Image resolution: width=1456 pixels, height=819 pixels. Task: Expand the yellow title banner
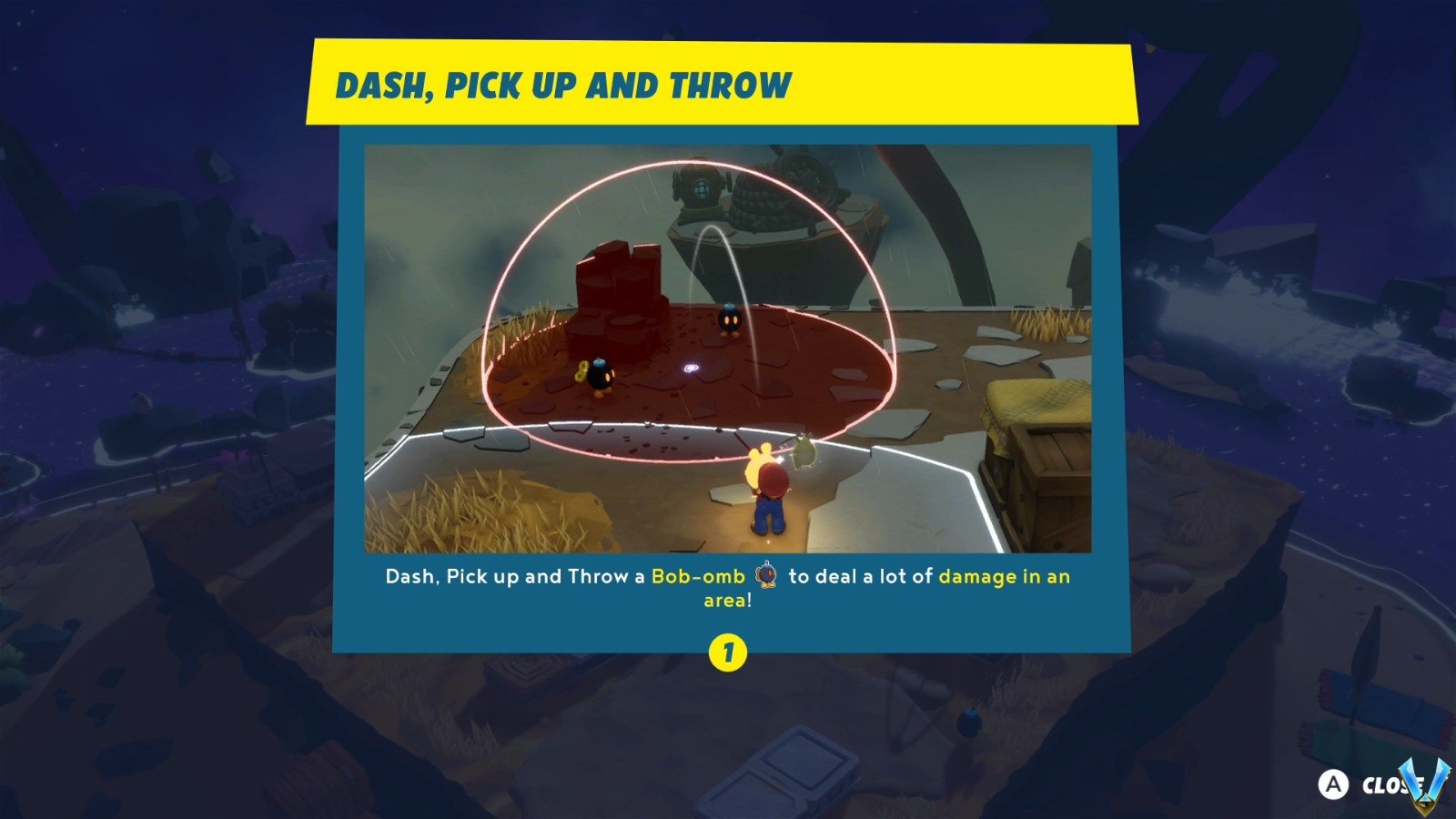(723, 84)
